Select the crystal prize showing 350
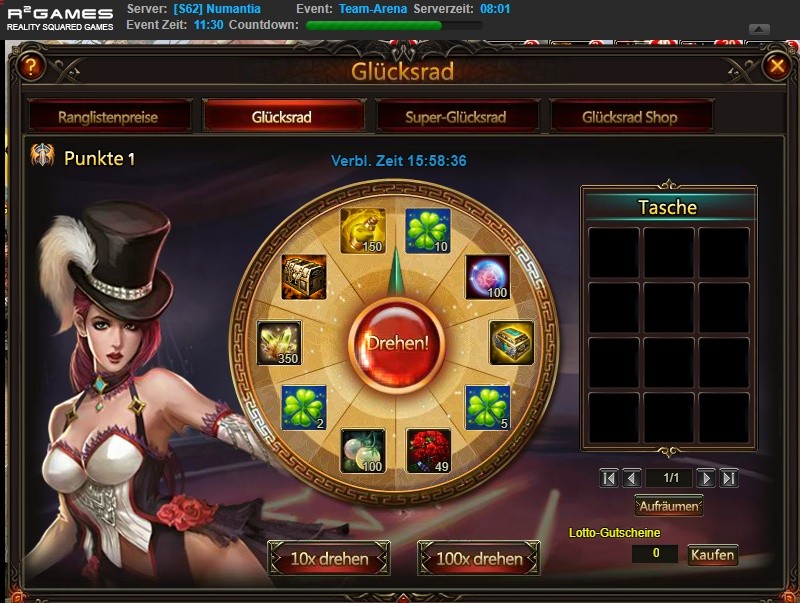Viewport: 800px width, 603px height. pos(279,343)
